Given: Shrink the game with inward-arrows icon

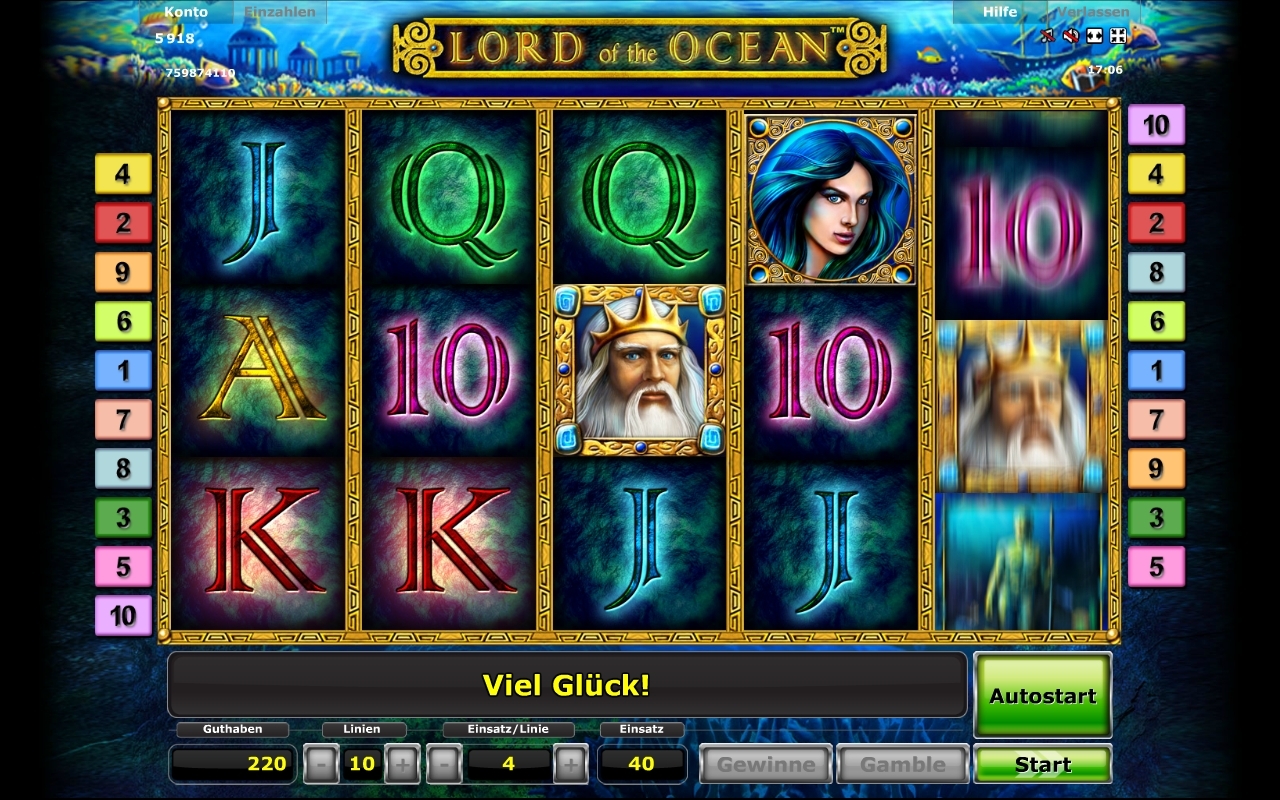Looking at the screenshot, I should click(1118, 36).
